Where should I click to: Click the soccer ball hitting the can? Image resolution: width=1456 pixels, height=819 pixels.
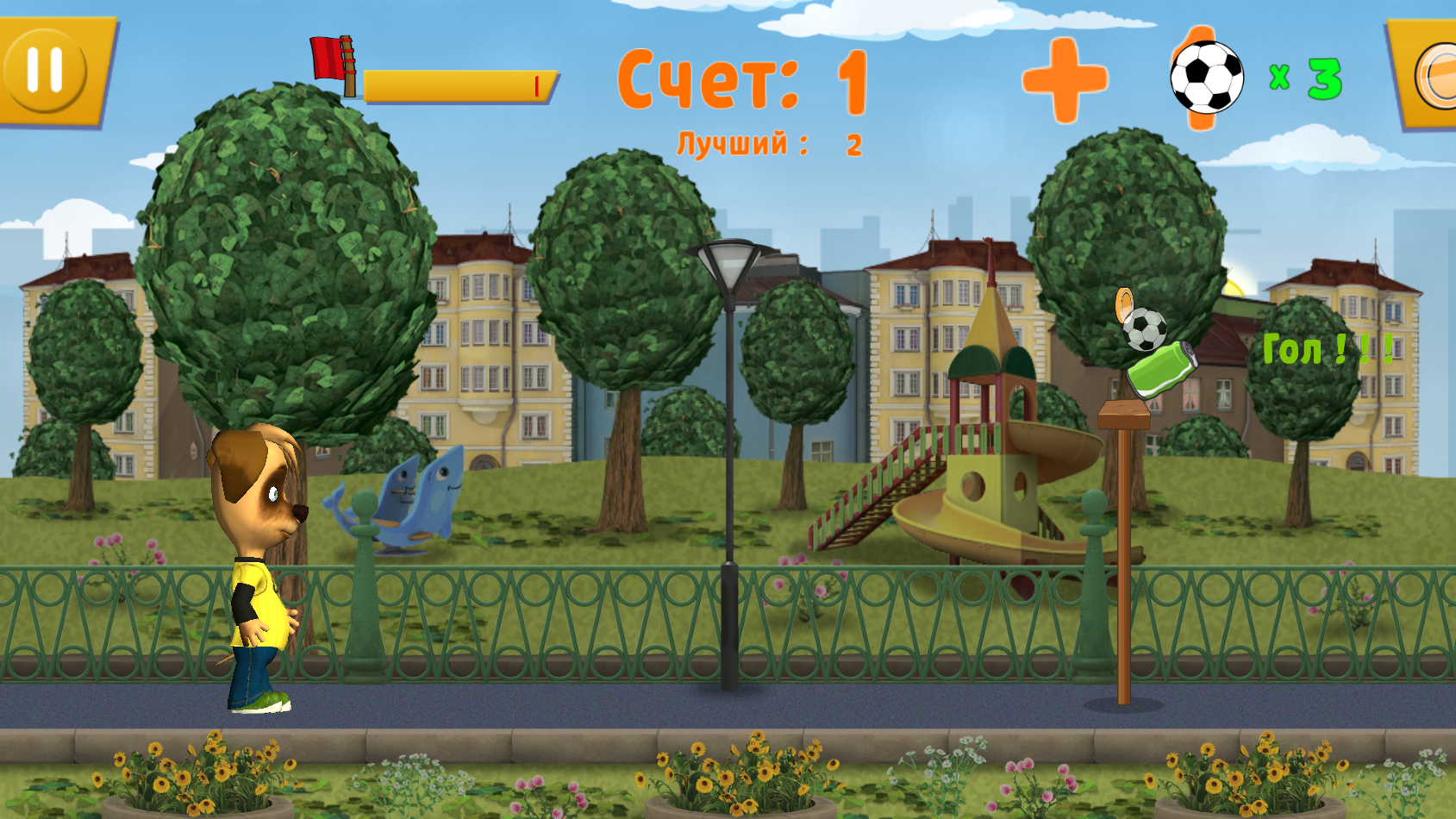click(1144, 328)
